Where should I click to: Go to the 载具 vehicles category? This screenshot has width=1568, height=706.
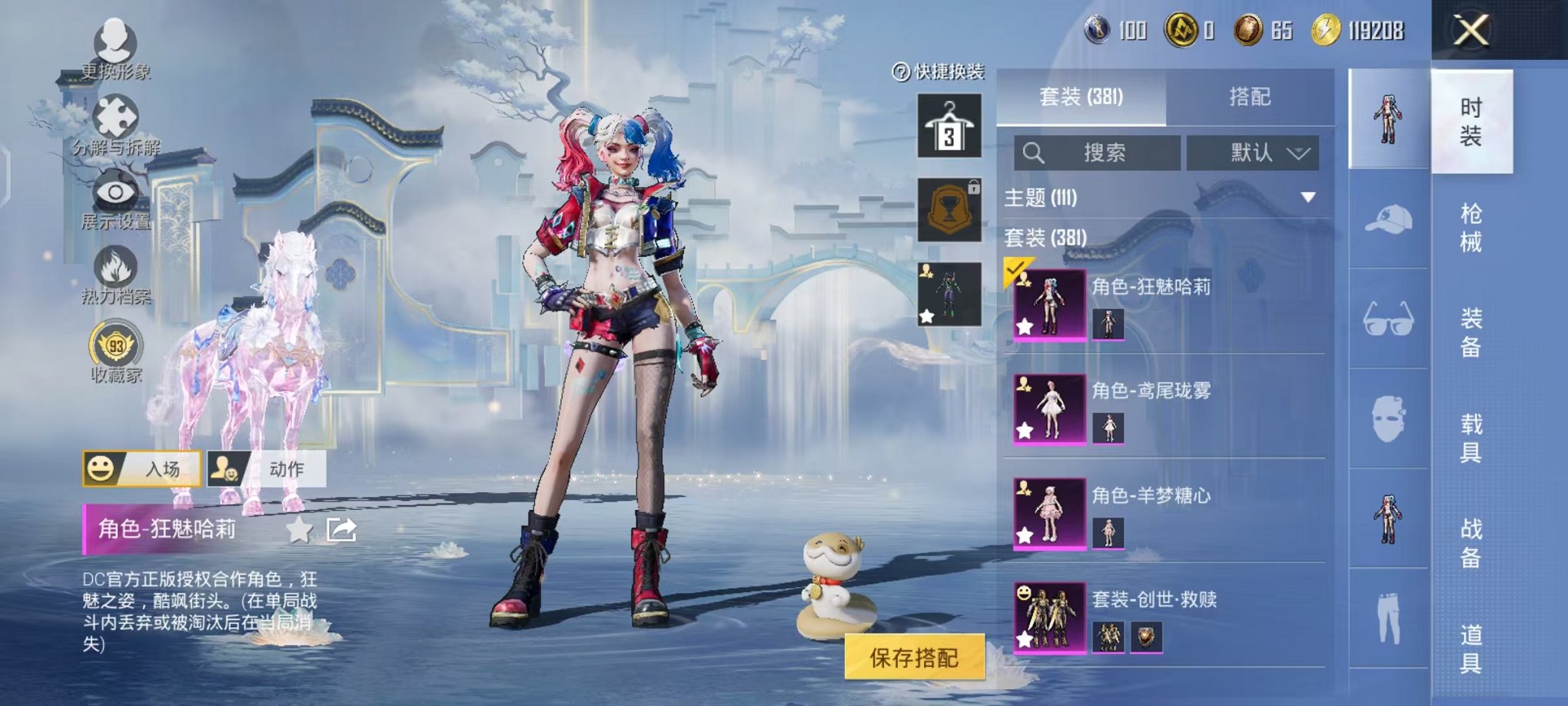pyautogui.click(x=1470, y=438)
